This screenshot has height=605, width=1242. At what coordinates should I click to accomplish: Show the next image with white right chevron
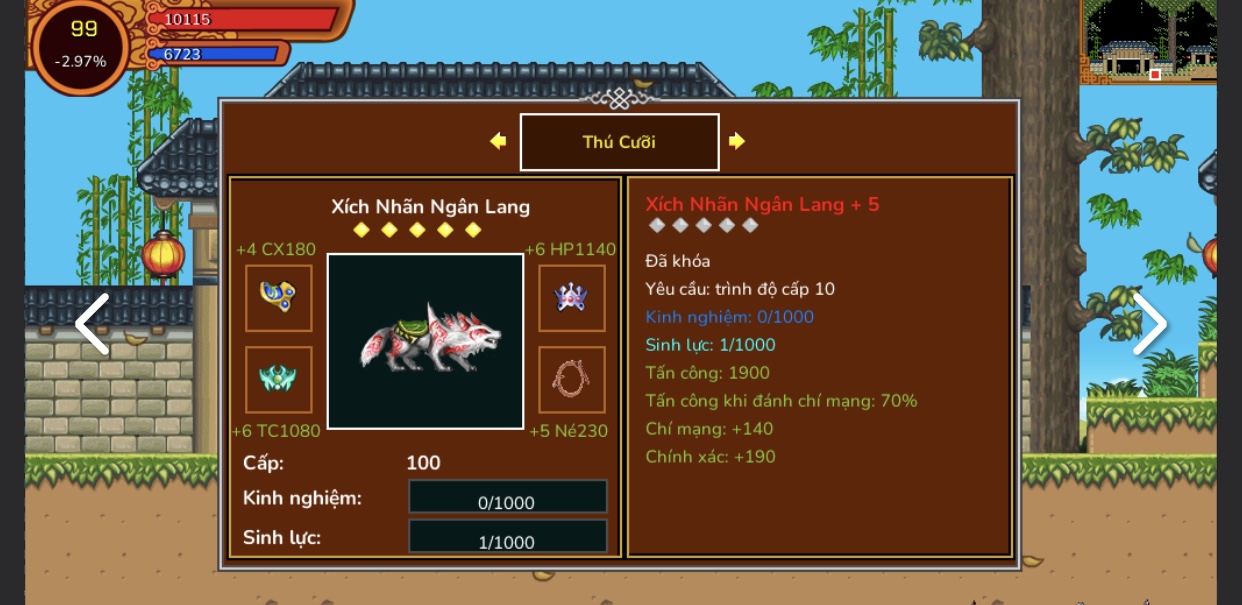click(1150, 324)
